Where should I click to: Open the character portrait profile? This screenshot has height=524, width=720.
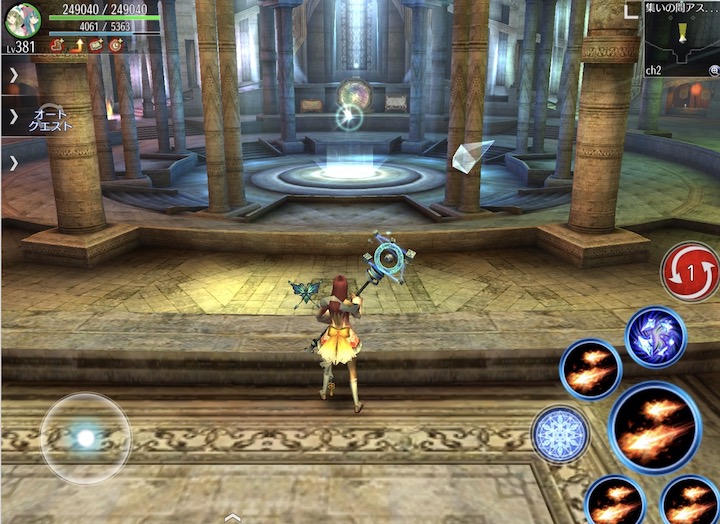22,20
